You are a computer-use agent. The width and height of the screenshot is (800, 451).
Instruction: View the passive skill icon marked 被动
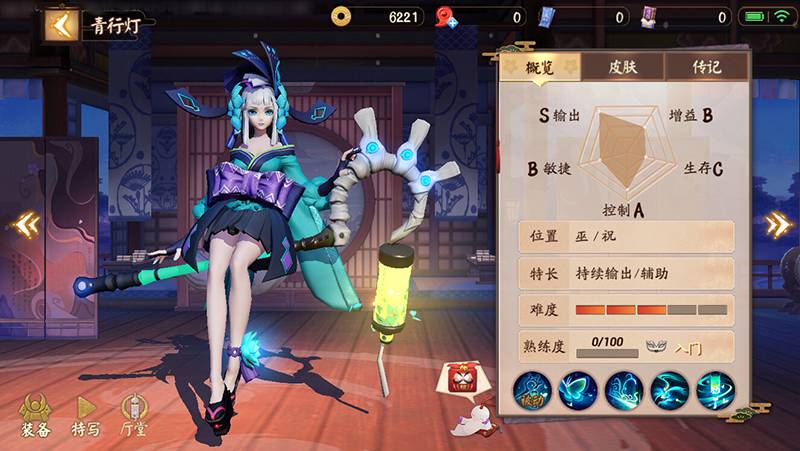[533, 390]
